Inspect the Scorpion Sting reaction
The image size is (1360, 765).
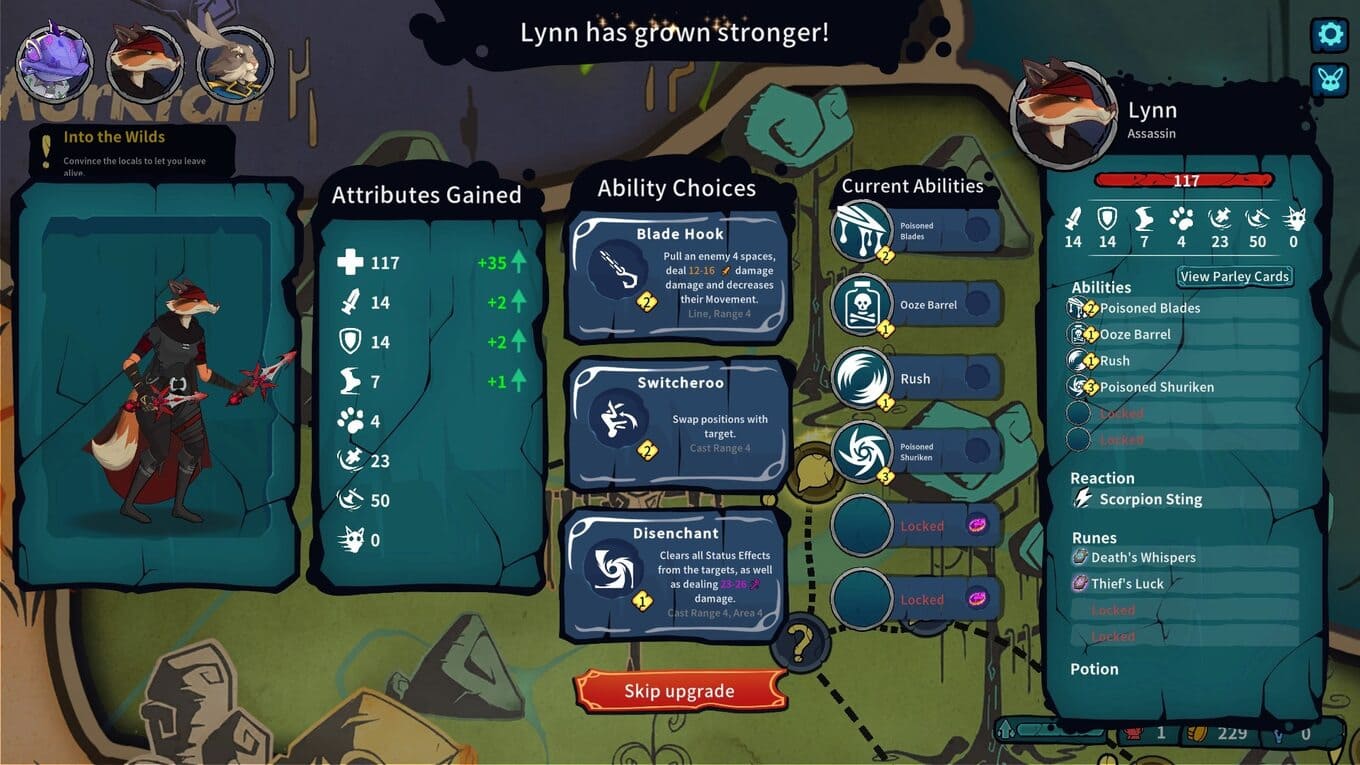1150,499
